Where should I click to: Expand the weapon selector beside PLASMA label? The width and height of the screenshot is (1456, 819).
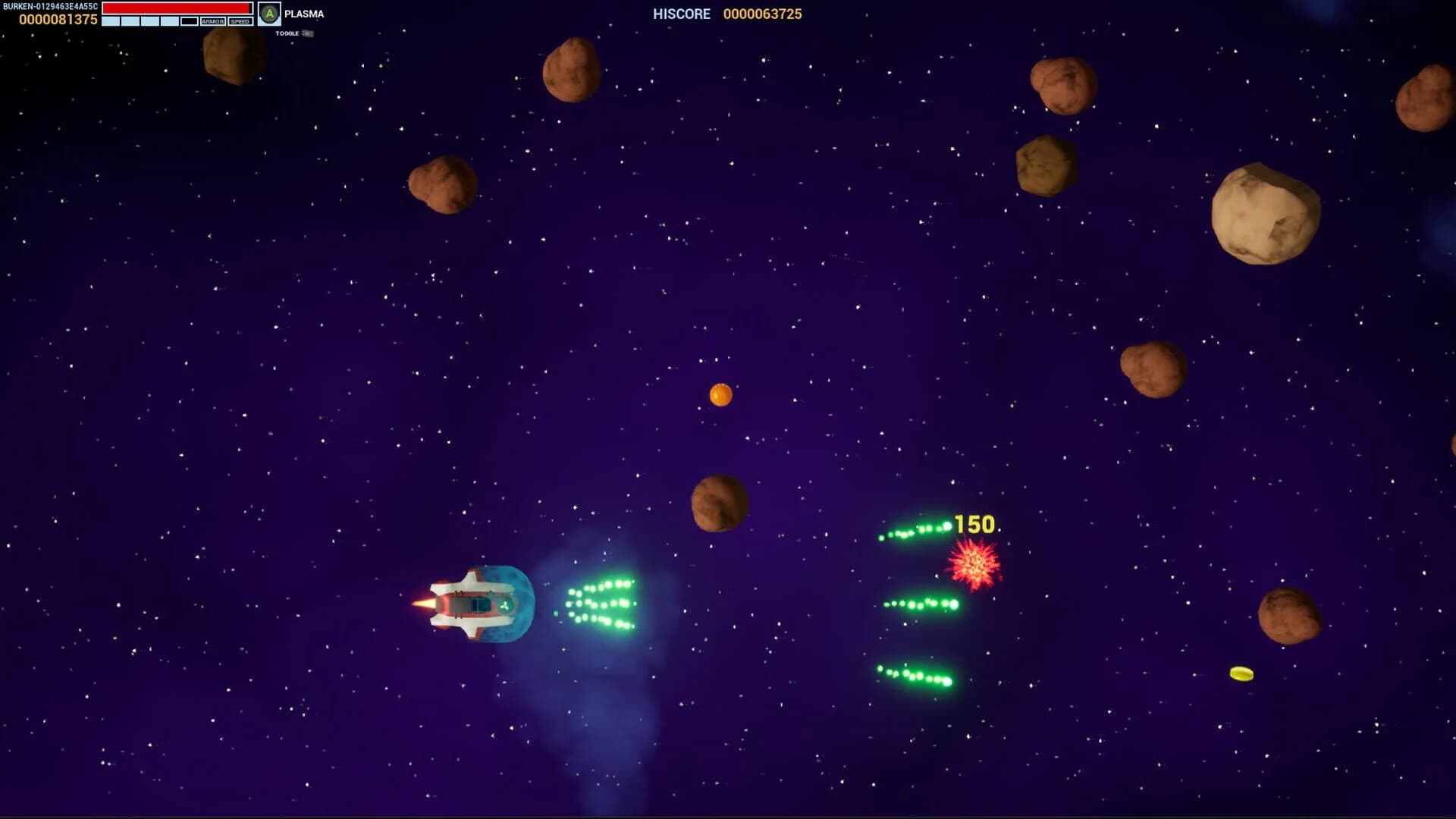(x=269, y=13)
